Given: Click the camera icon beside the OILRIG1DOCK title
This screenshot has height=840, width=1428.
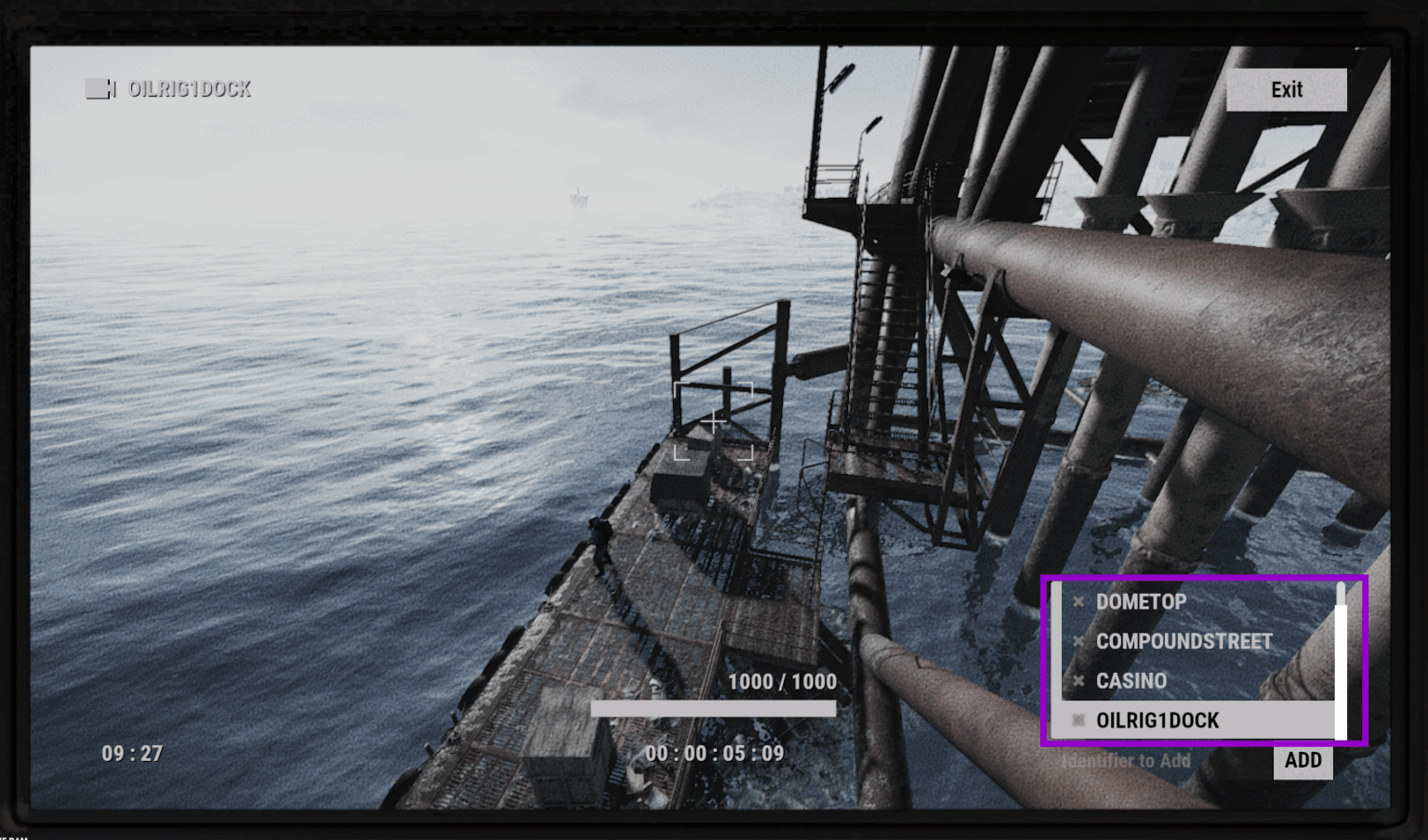Looking at the screenshot, I should pyautogui.click(x=99, y=89).
